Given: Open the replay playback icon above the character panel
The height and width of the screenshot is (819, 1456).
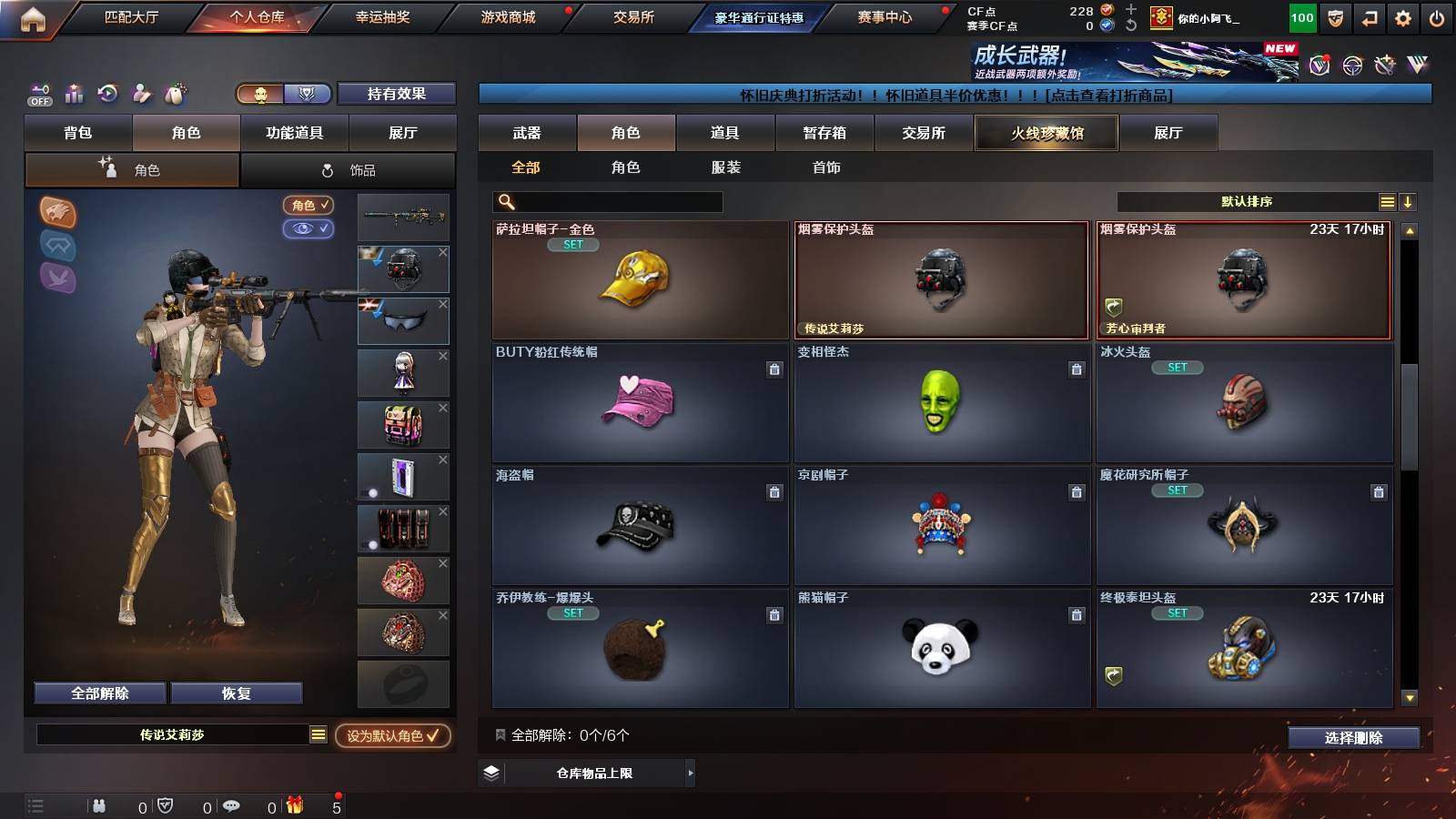Looking at the screenshot, I should tap(107, 93).
